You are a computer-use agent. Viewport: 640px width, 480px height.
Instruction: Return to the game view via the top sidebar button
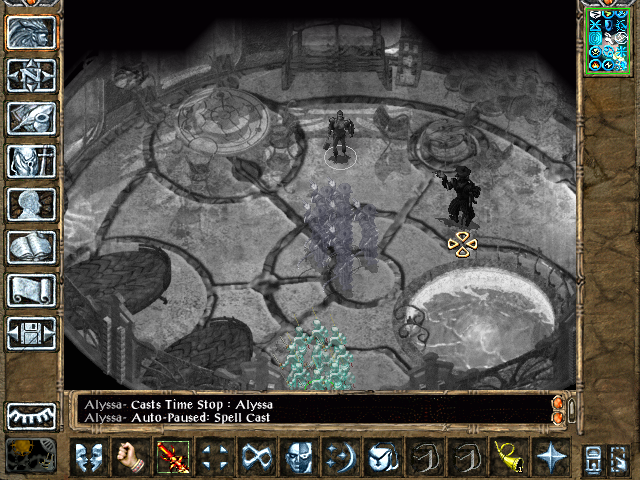31,31
